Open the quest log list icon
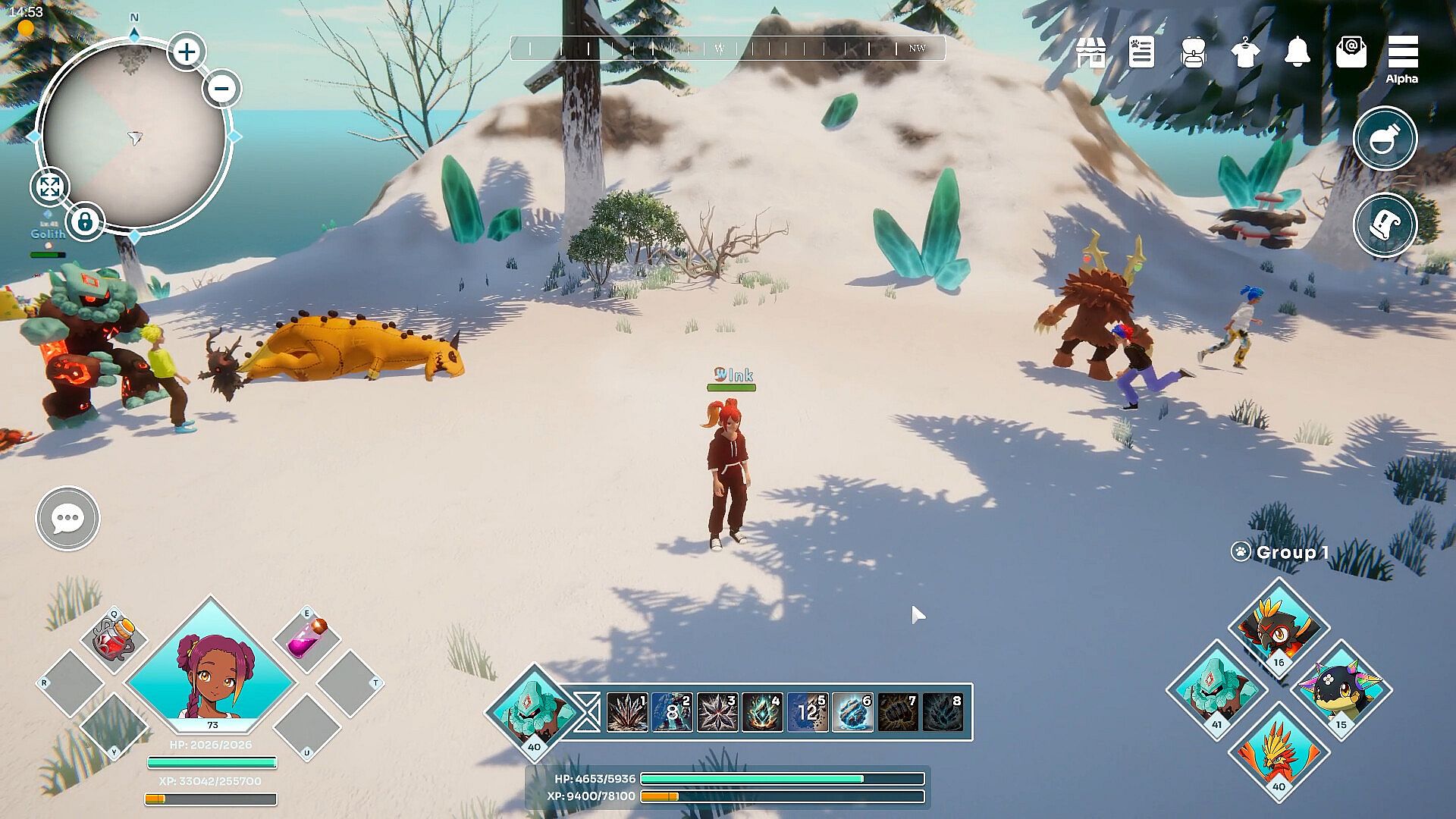This screenshot has width=1456, height=819. click(x=1141, y=53)
